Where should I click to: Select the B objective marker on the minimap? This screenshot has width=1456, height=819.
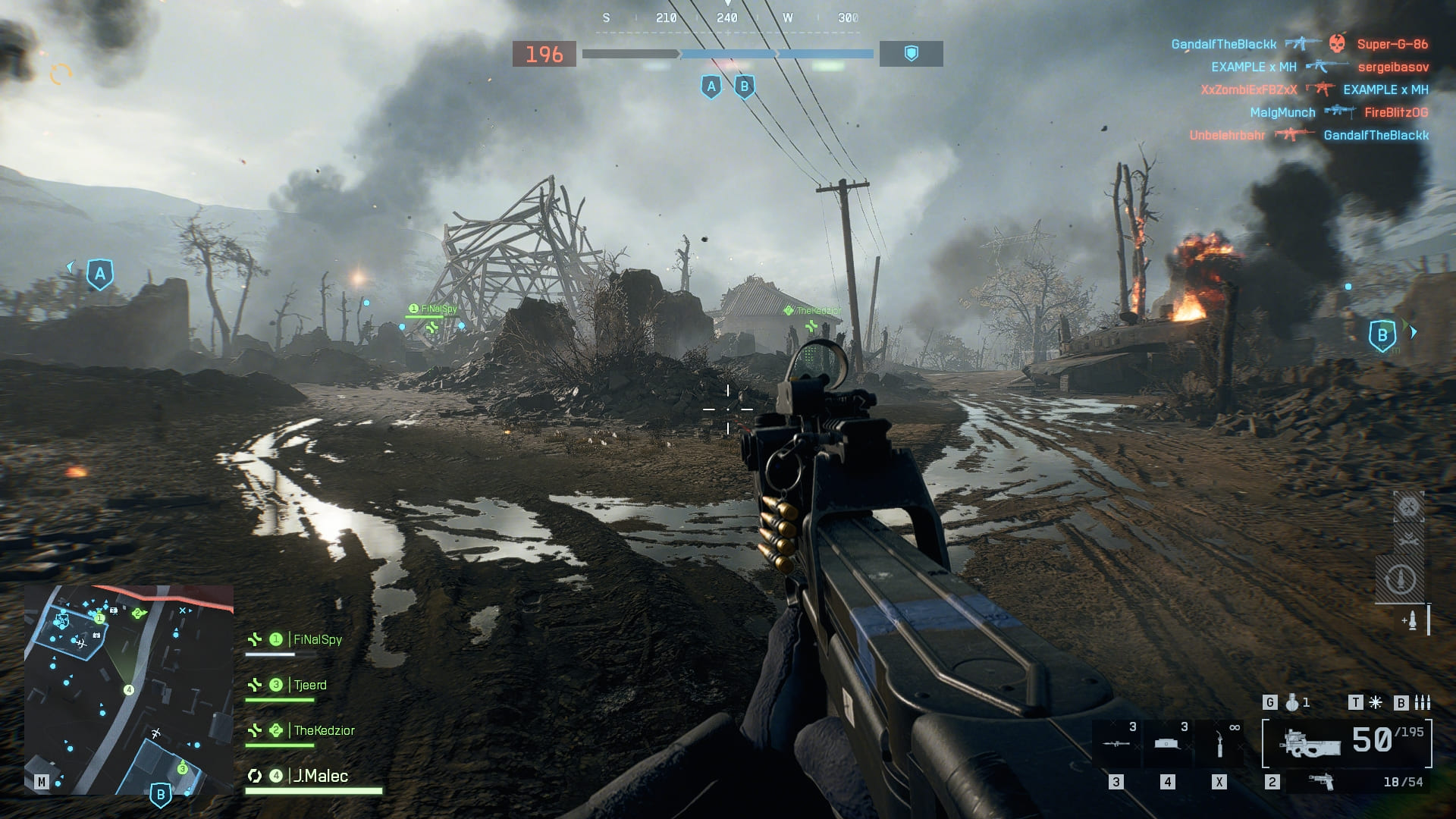point(160,795)
